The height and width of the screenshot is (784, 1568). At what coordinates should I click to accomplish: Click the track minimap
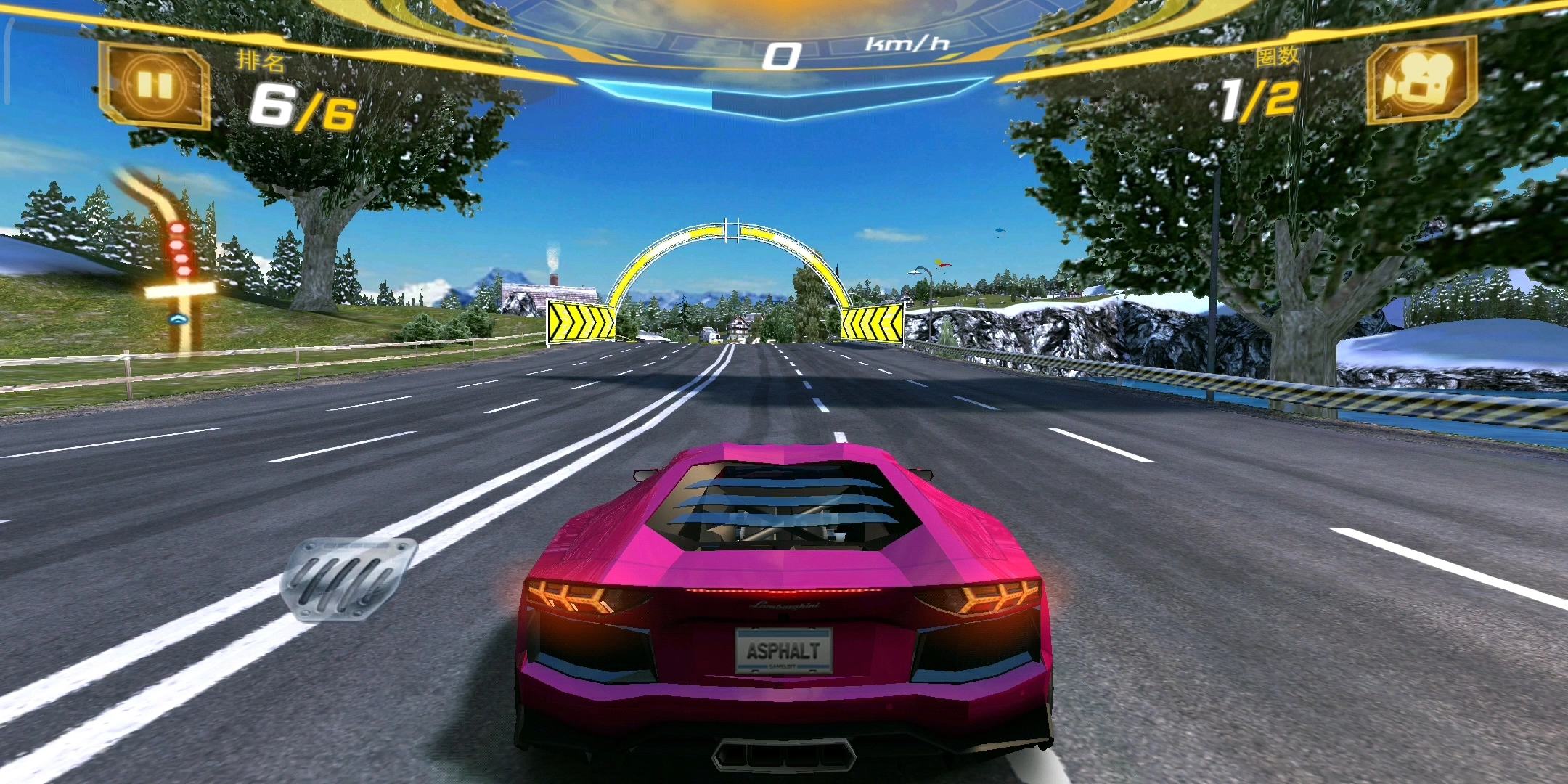[174, 261]
